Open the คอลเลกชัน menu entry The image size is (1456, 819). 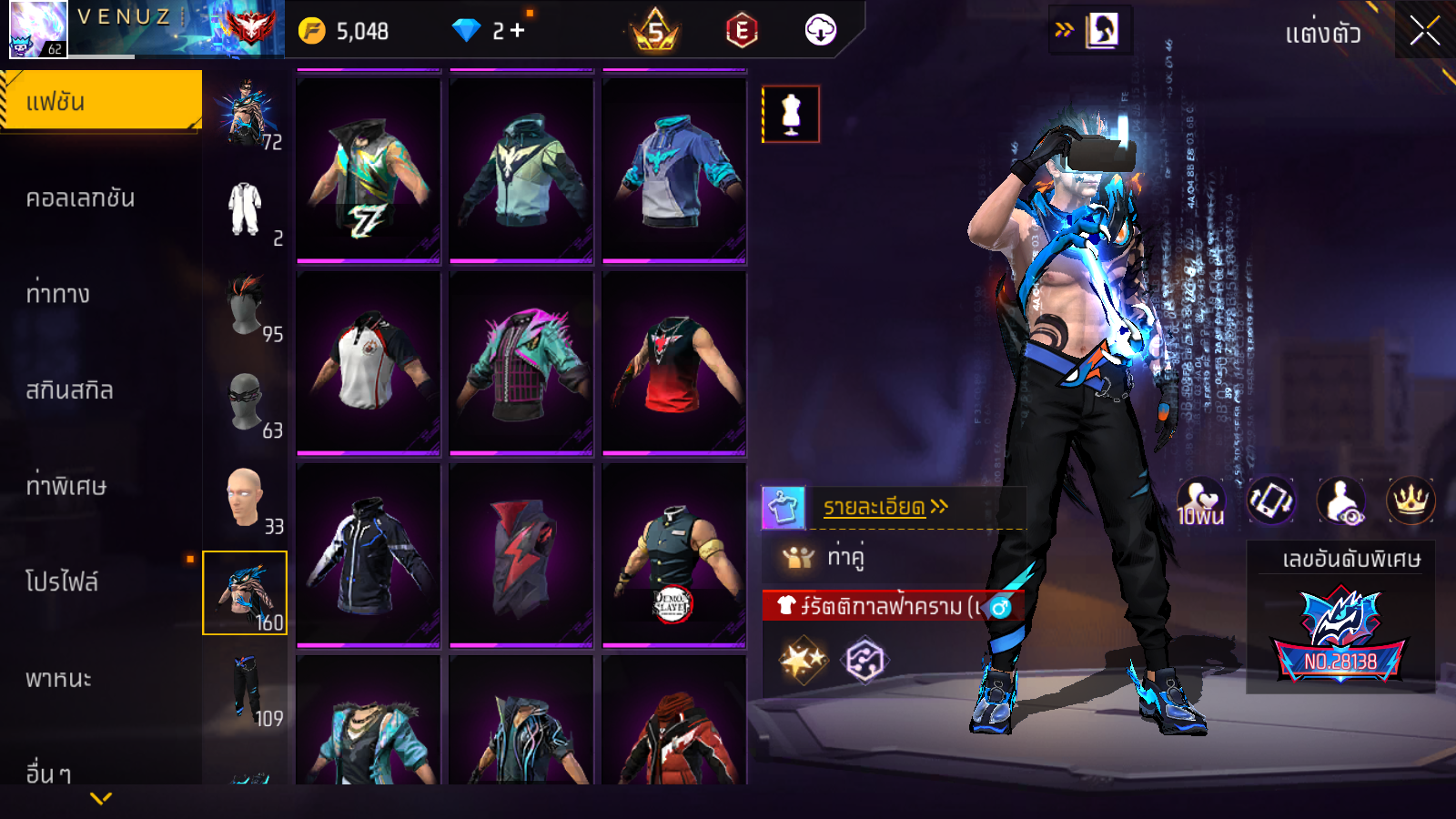(x=81, y=198)
